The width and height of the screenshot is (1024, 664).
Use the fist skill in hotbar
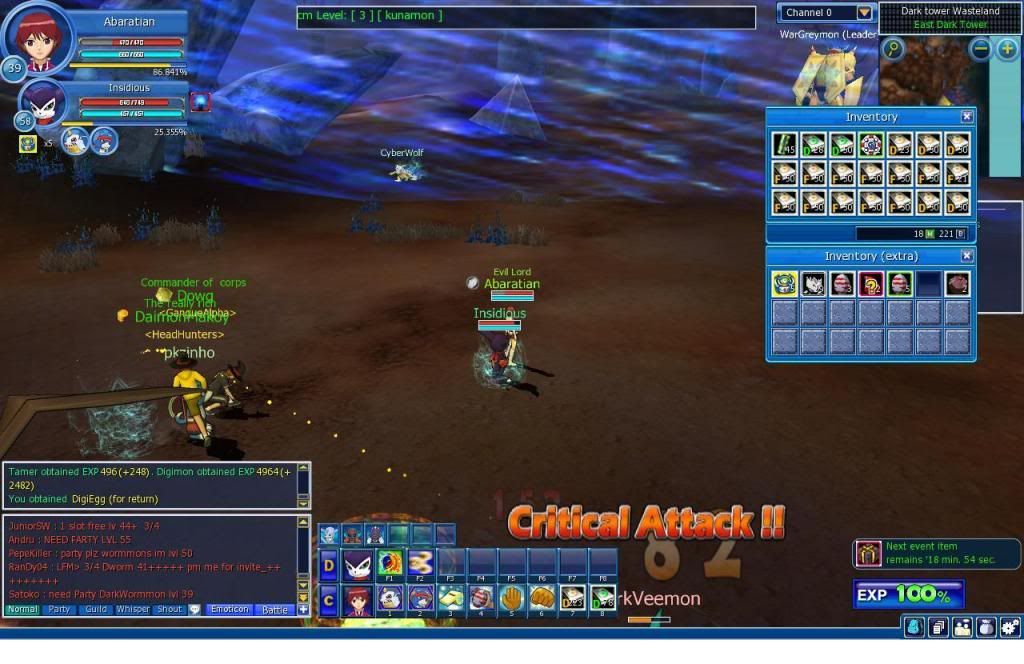tap(542, 598)
